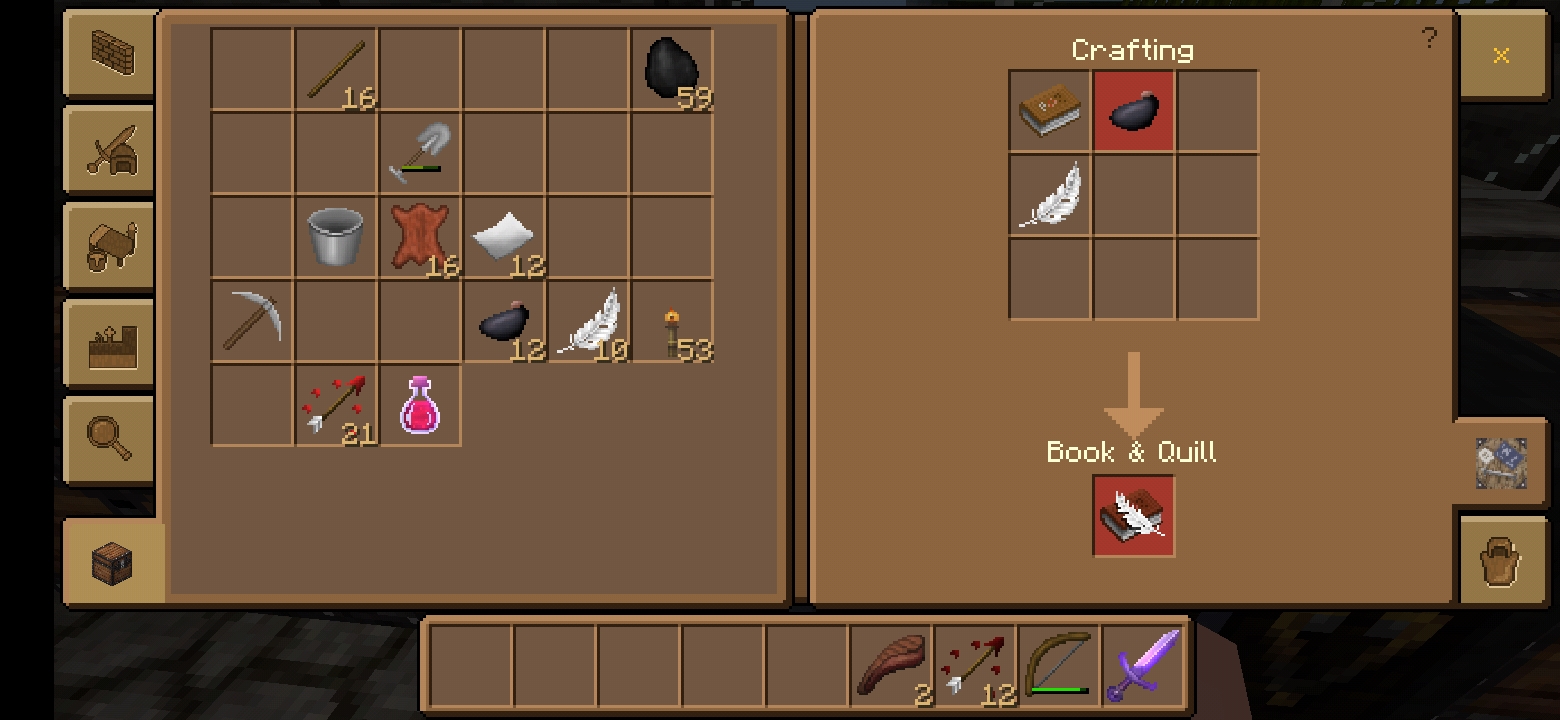1560x720 pixels.
Task: Select the paper stack of 12
Action: pyautogui.click(x=504, y=237)
